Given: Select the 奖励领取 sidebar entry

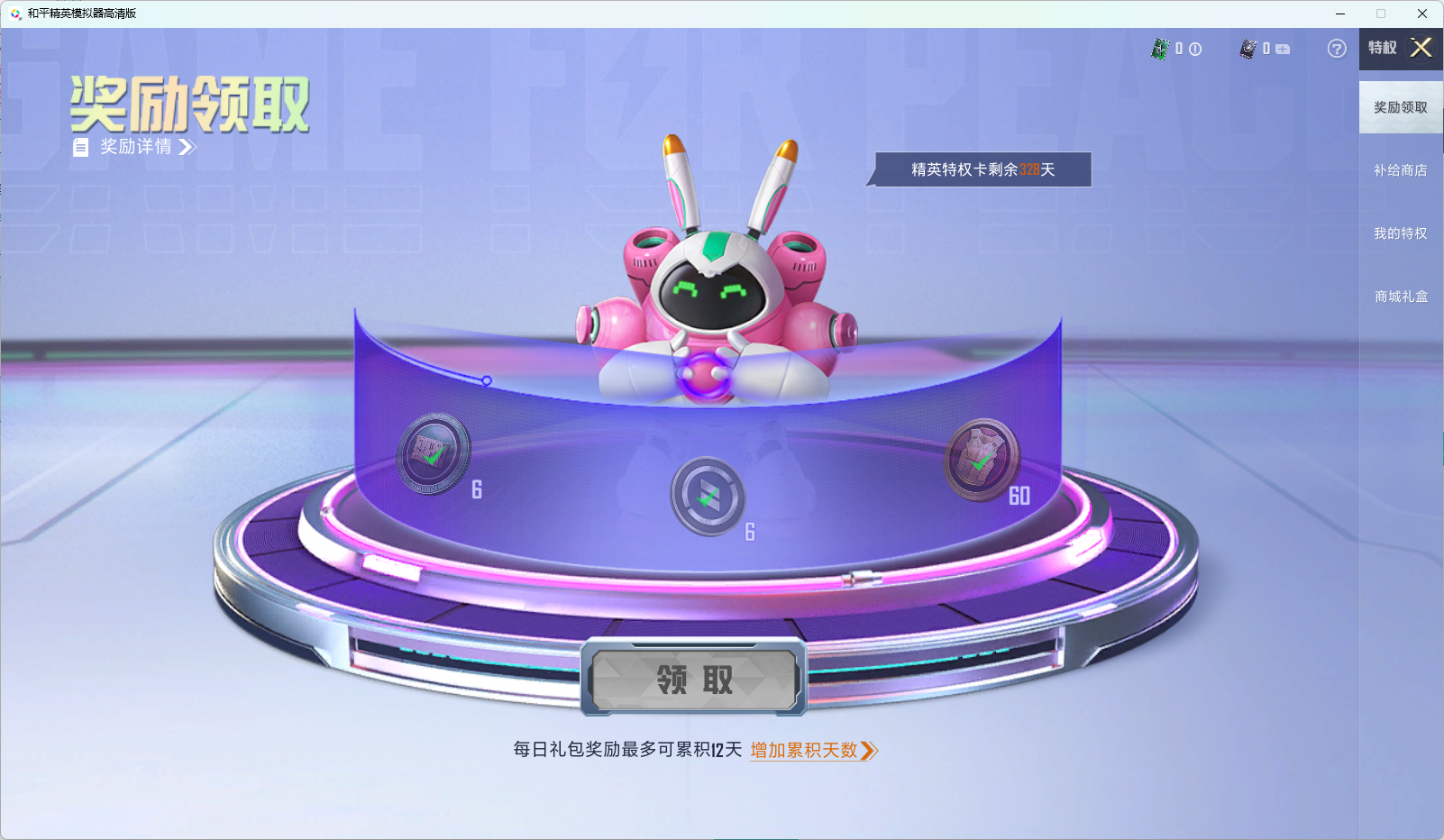Looking at the screenshot, I should point(1400,106).
